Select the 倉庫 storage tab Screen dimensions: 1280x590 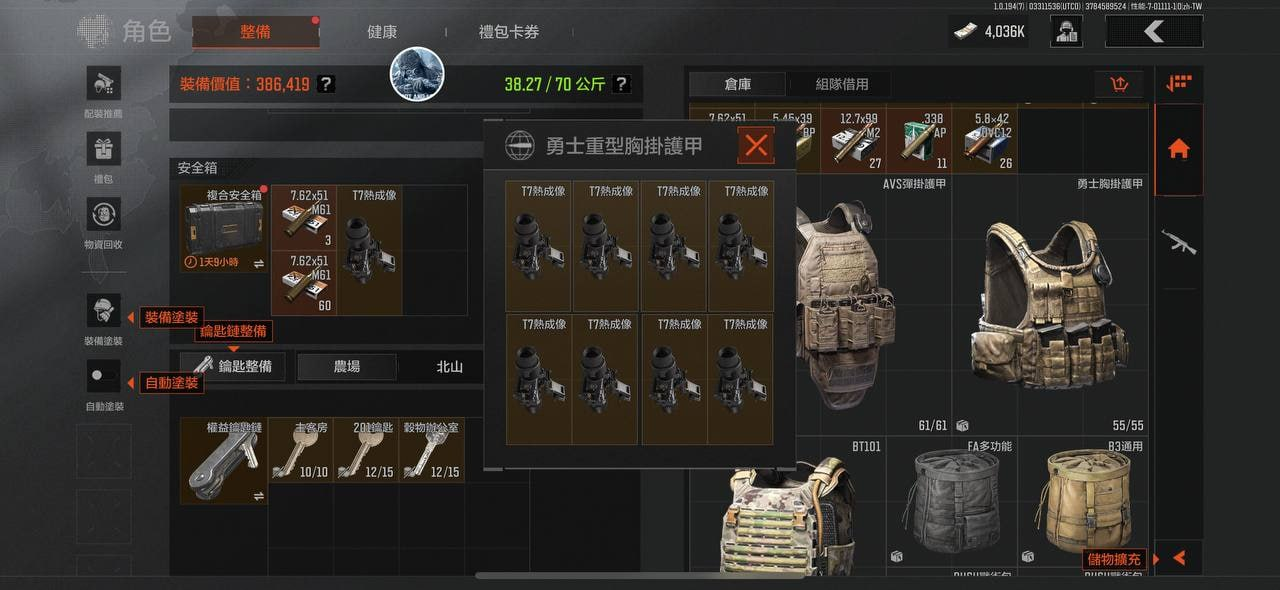(738, 84)
